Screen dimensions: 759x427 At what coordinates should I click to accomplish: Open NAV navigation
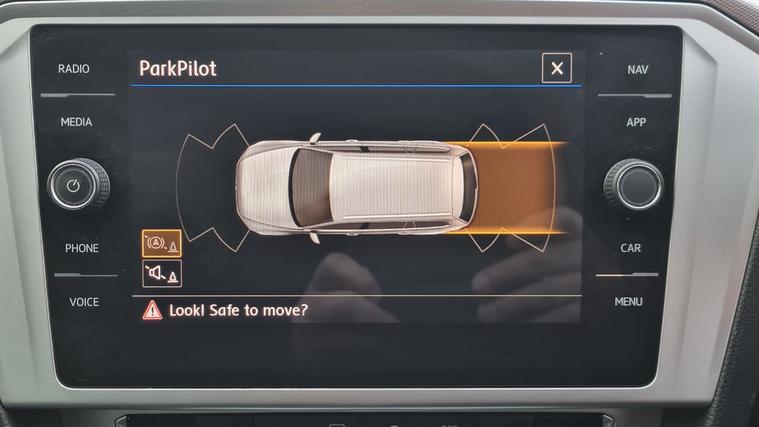(638, 69)
